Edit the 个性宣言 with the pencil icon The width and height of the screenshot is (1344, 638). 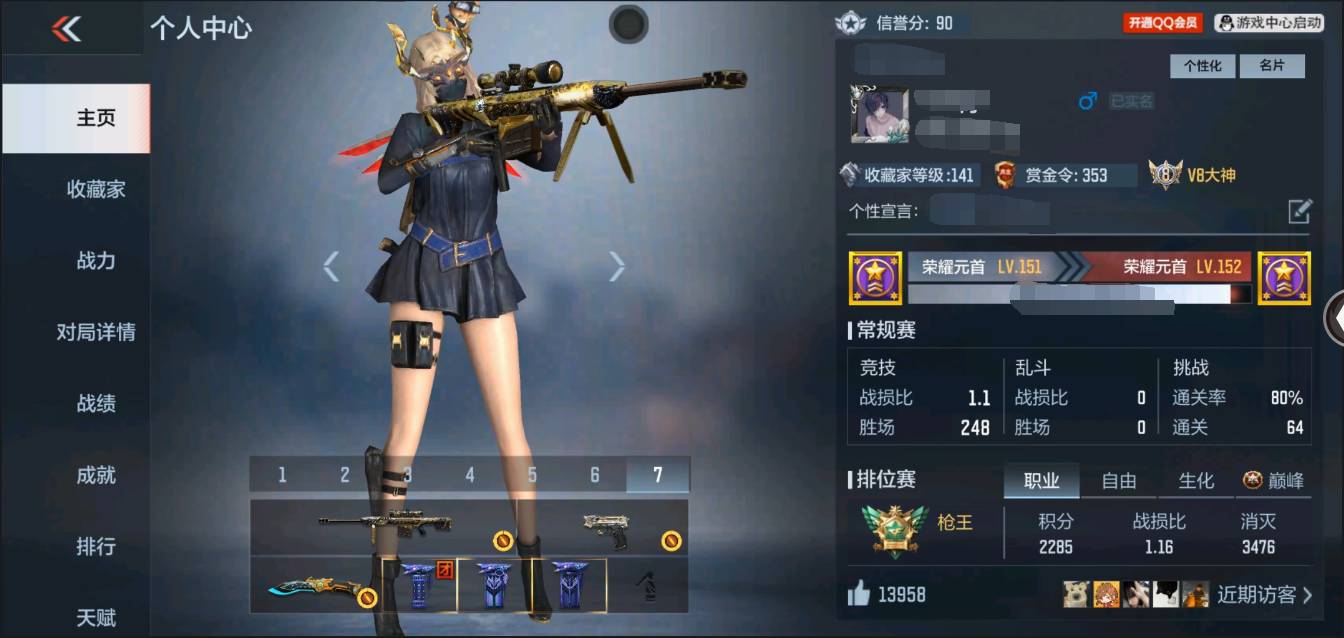tap(1299, 211)
